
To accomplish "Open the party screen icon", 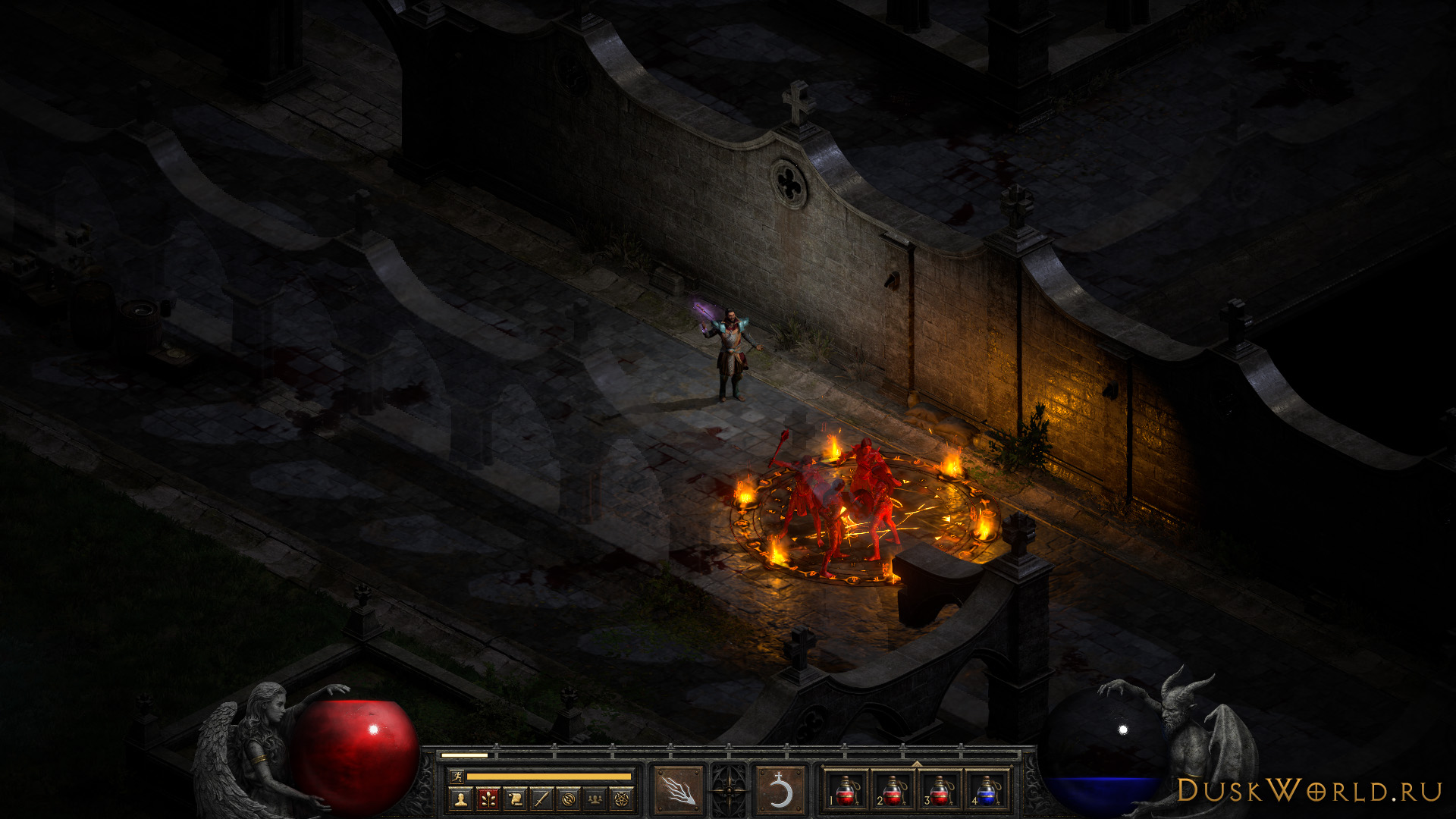I will [x=595, y=798].
